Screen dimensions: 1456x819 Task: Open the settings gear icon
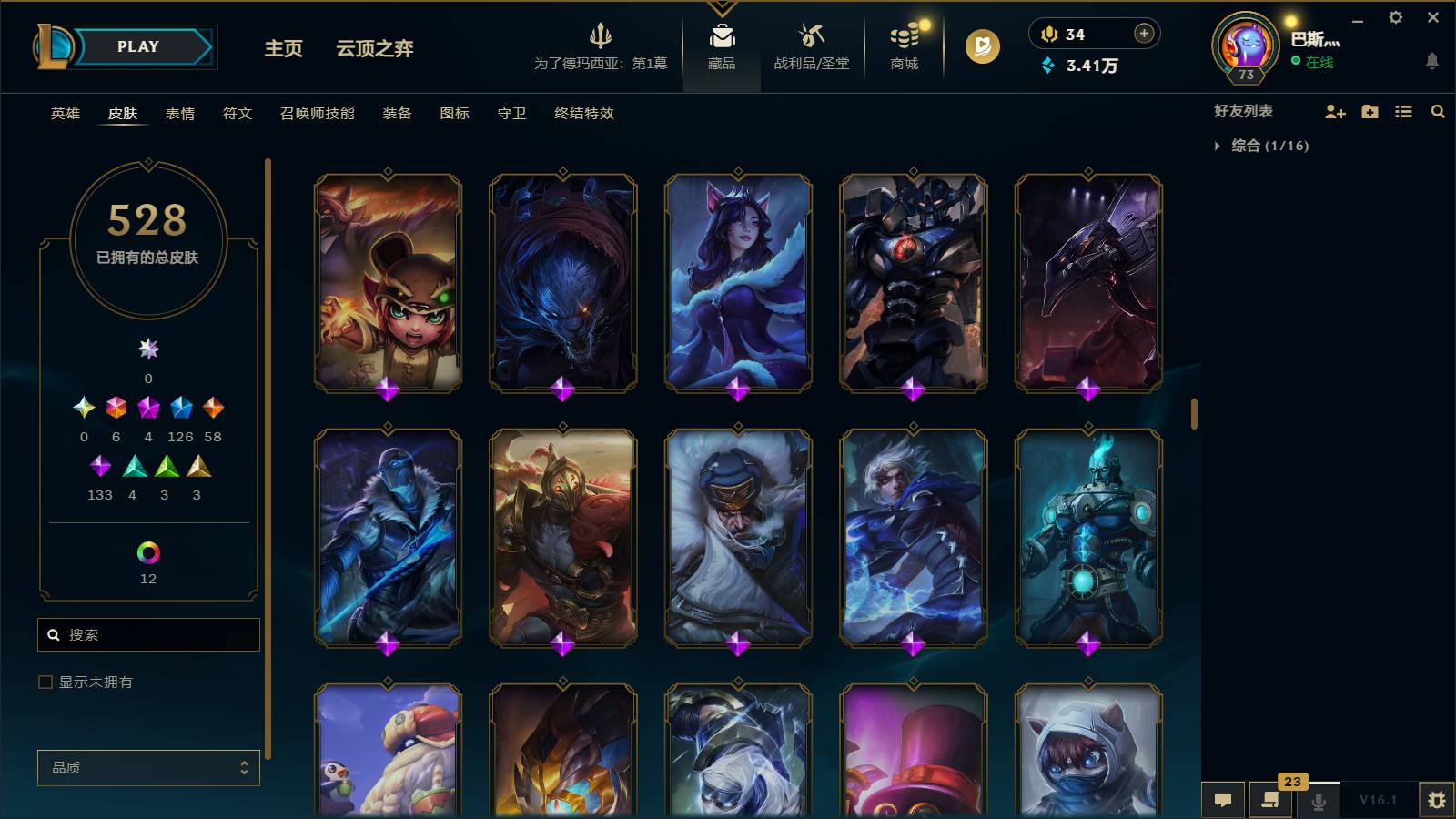click(x=1398, y=16)
